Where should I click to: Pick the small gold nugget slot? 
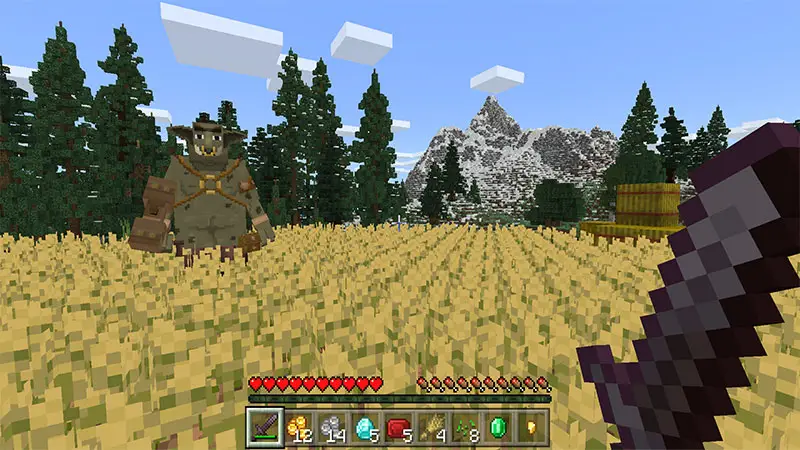point(531,426)
